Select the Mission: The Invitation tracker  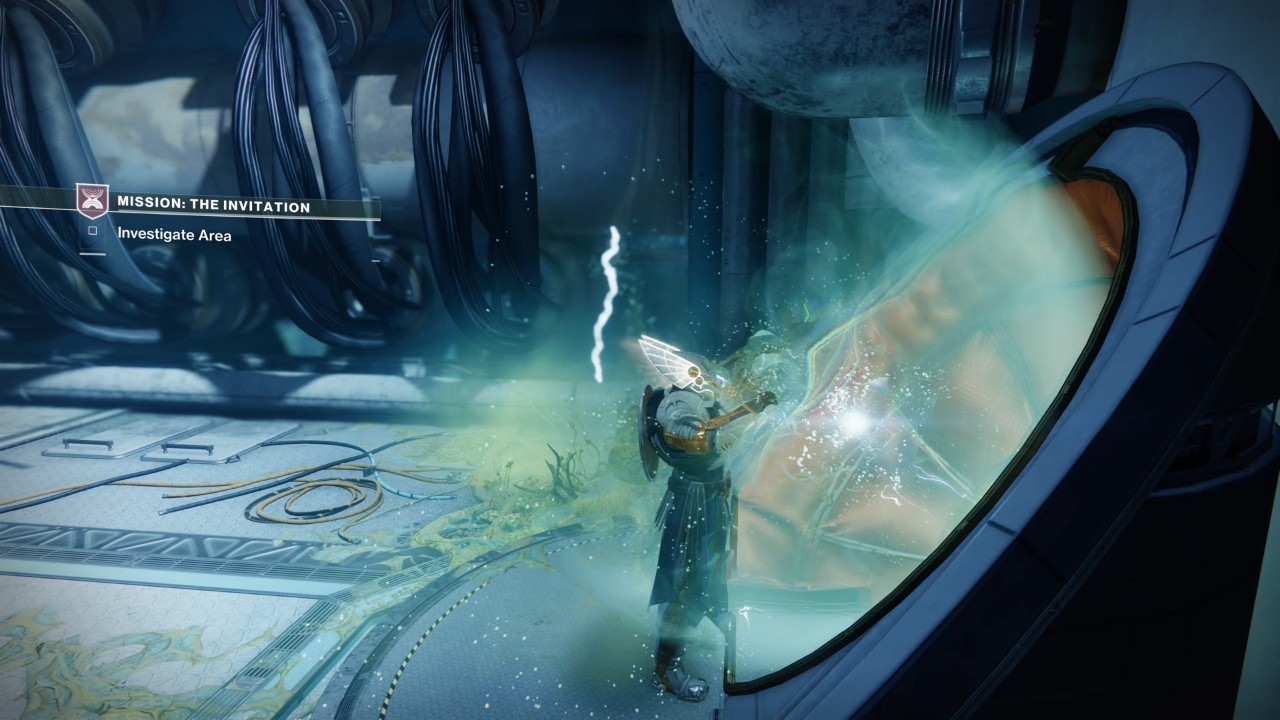click(213, 206)
